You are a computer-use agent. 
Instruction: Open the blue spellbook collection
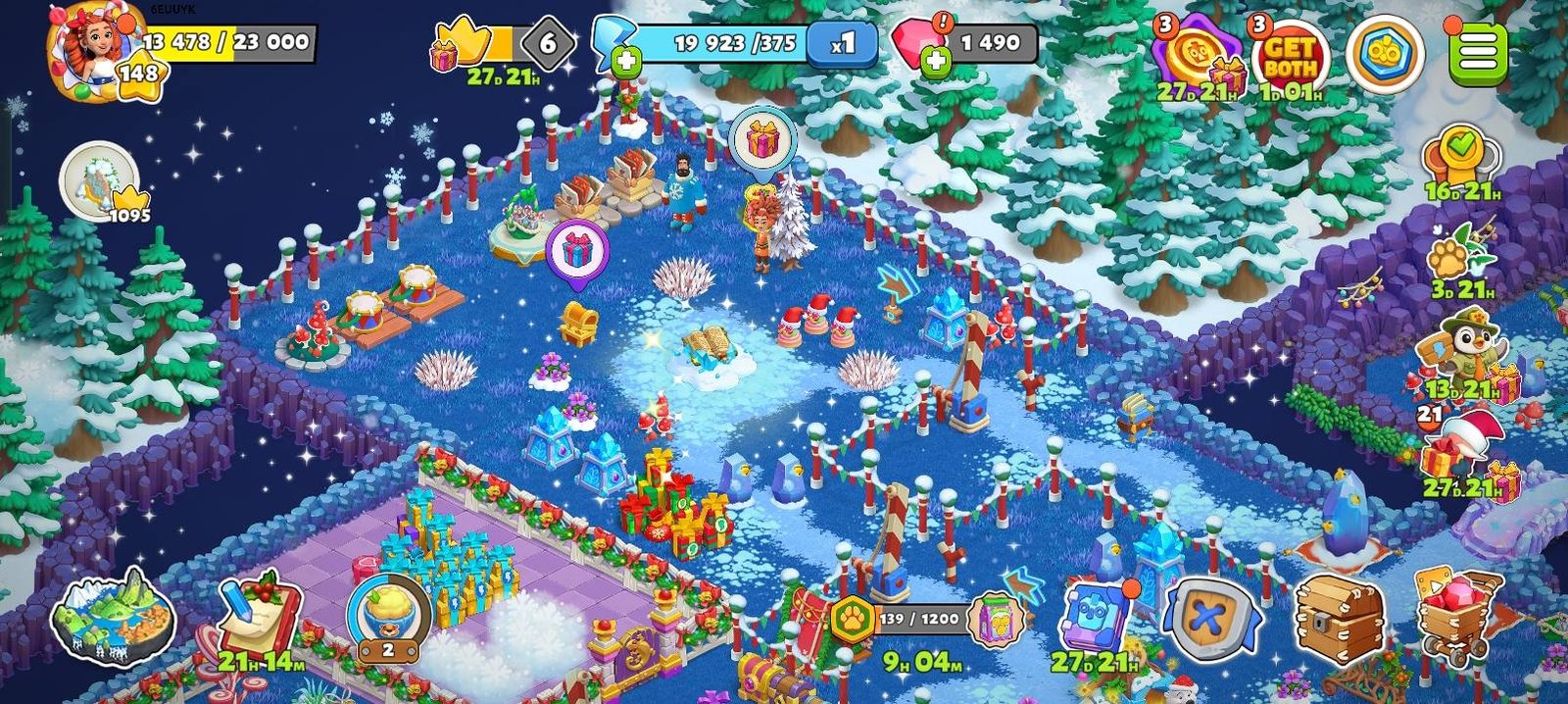[x=1095, y=616]
